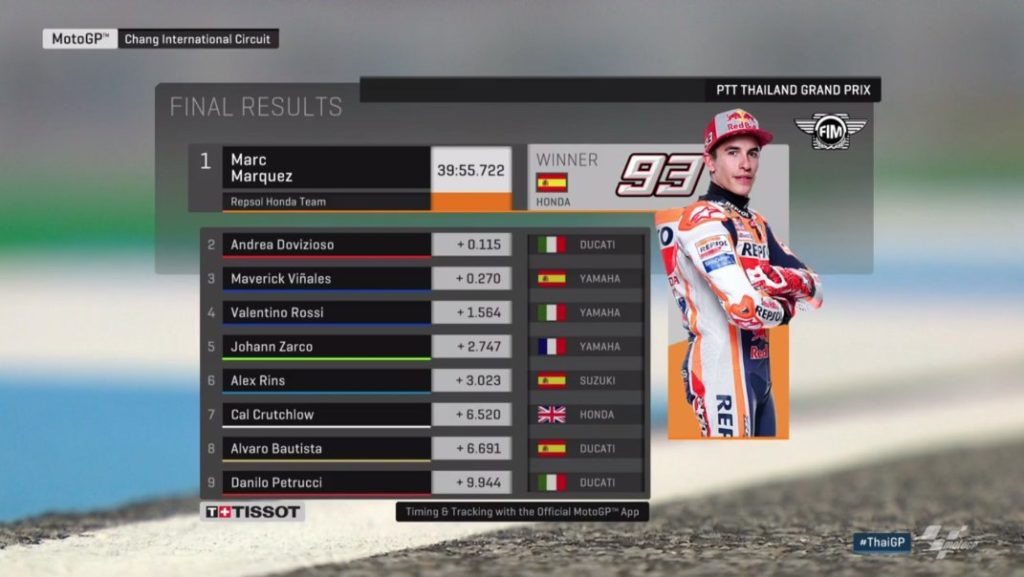Image resolution: width=1024 pixels, height=577 pixels.
Task: Click the Tissot sponsor logo
Action: coord(252,512)
